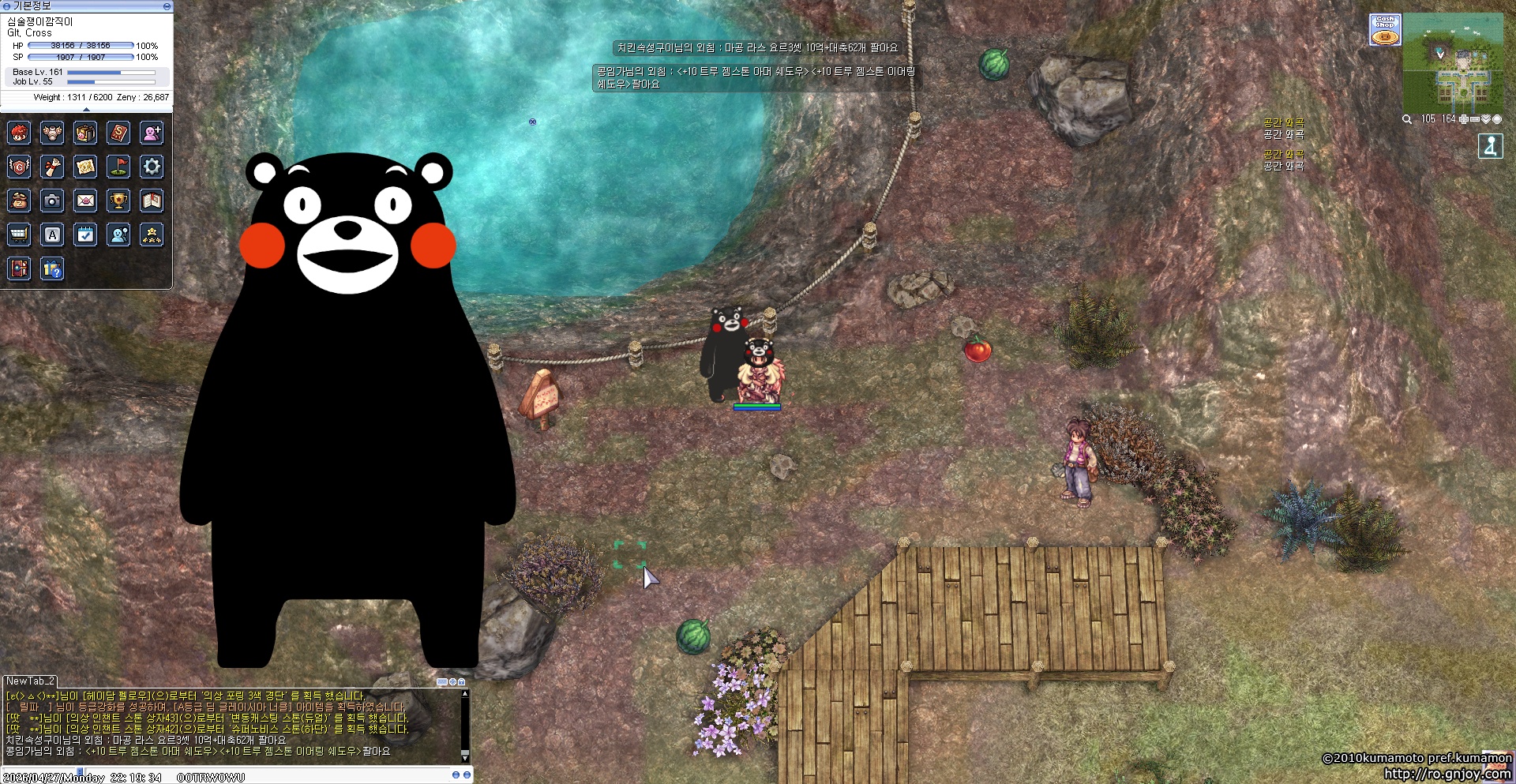
Task: Open the treasure map icon
Action: coord(85,167)
